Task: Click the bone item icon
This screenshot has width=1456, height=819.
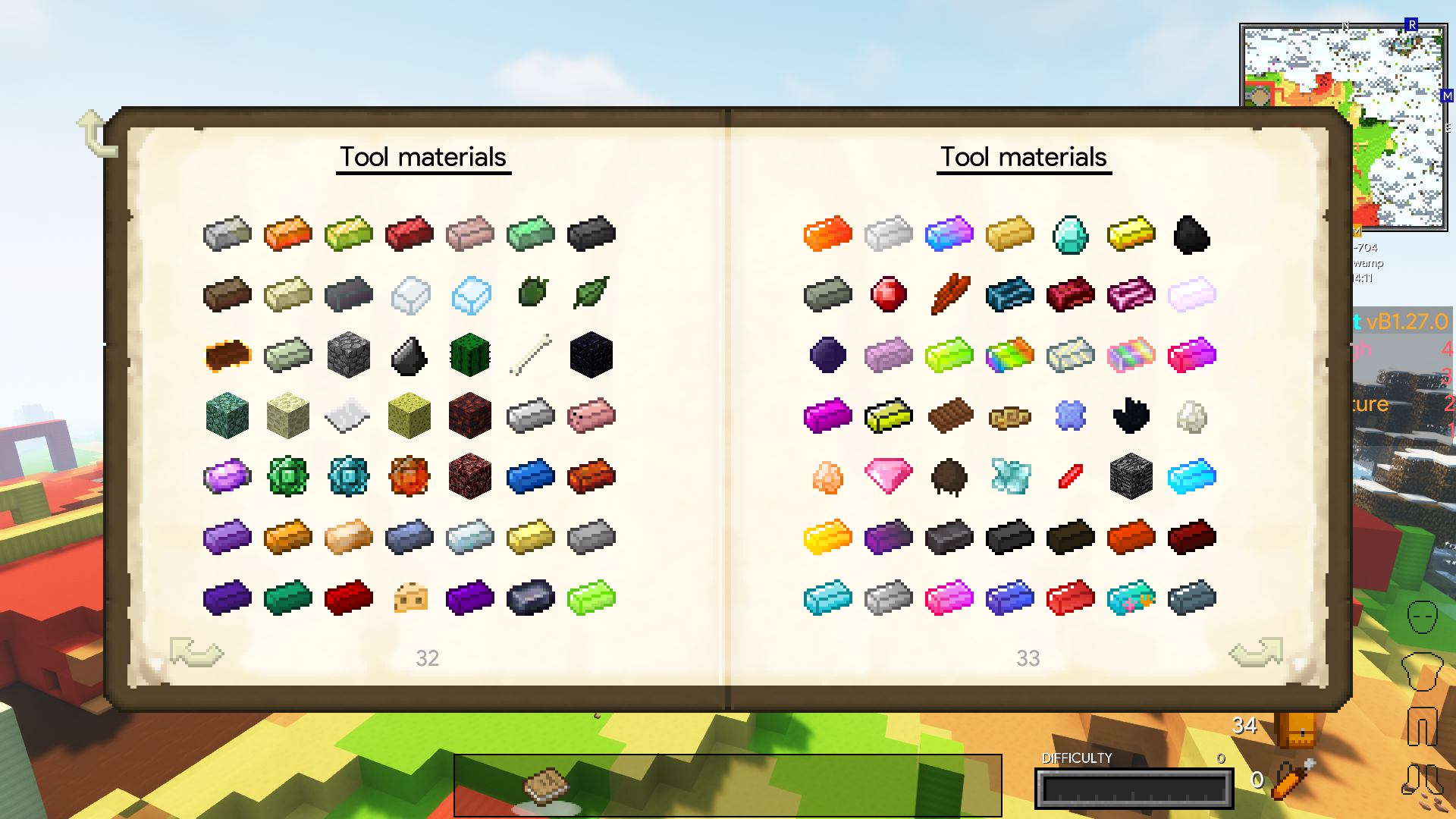Action: [529, 355]
